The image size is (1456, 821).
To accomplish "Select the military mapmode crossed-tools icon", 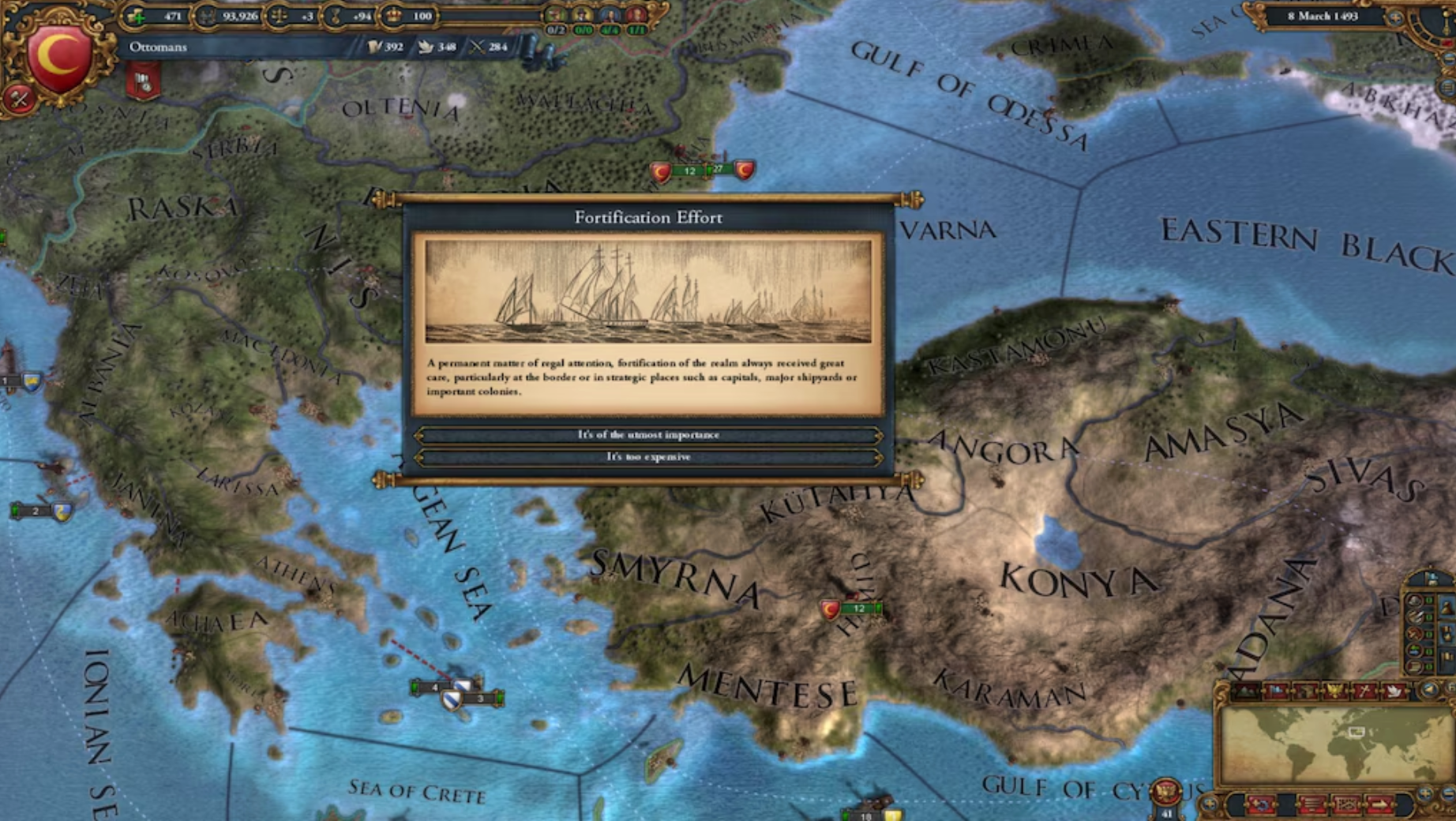I will 1365,691.
